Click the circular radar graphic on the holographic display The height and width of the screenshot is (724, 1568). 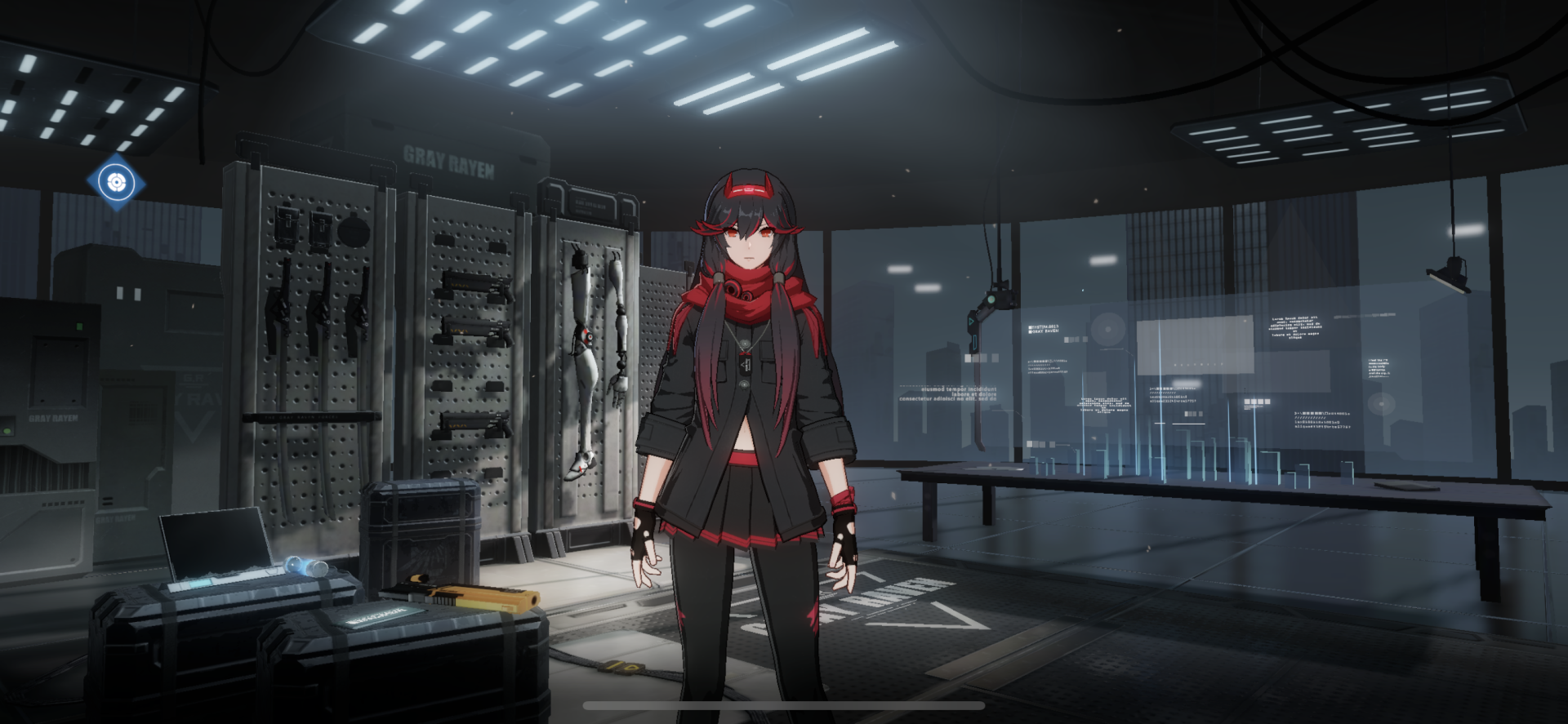coord(1107,329)
